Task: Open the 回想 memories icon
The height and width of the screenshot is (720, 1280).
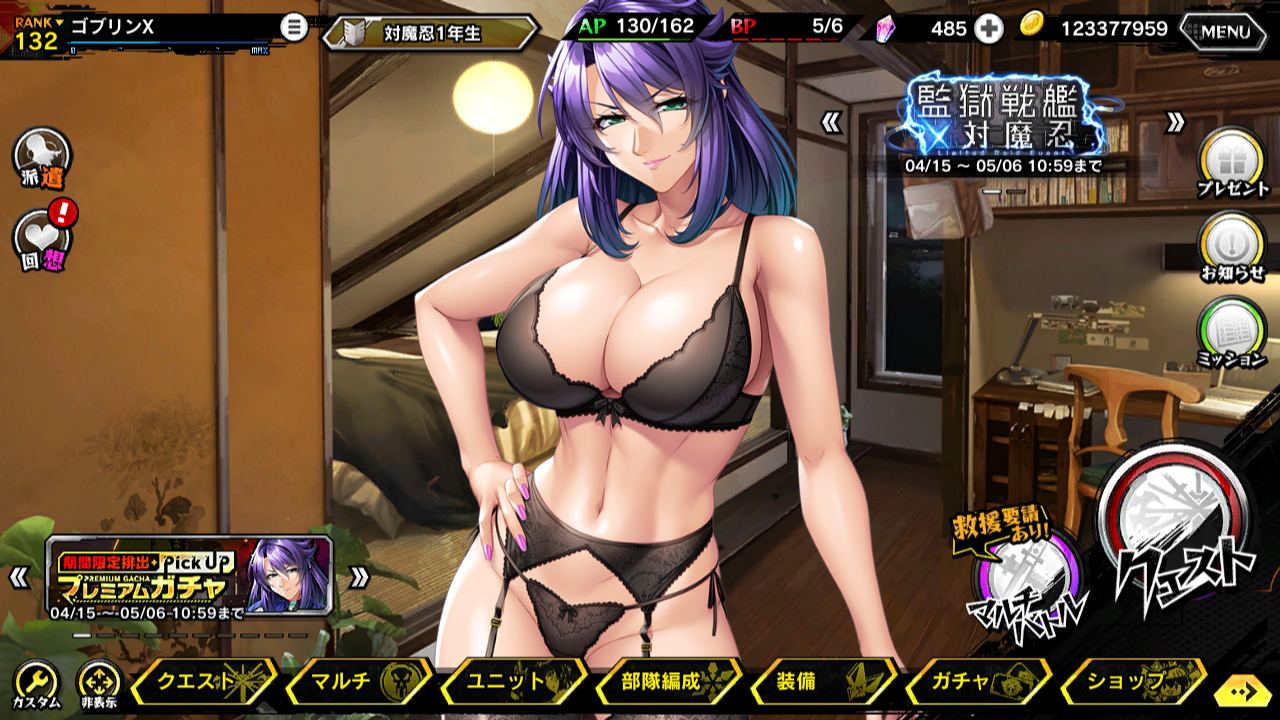Action: point(42,241)
